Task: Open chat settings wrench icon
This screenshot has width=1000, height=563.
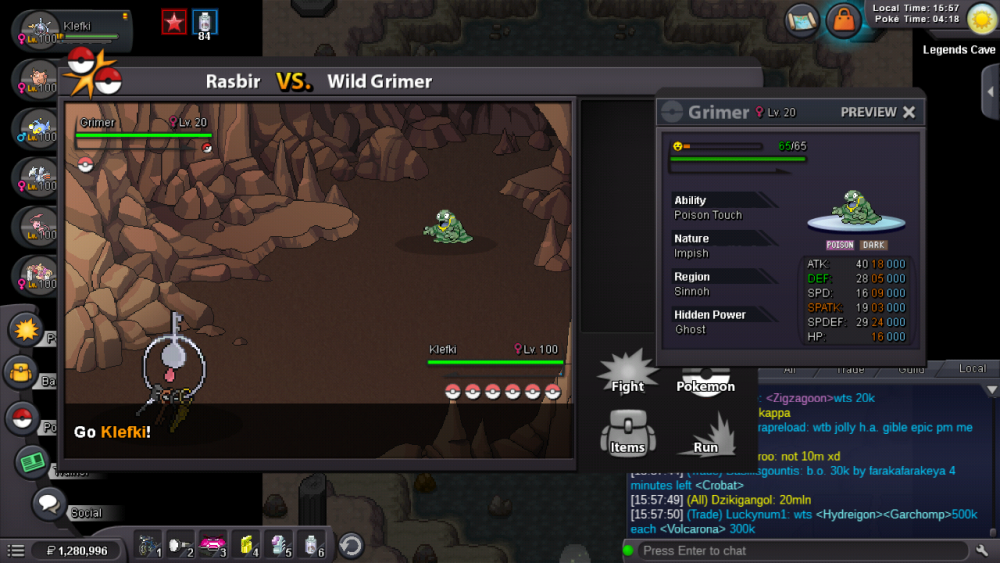Action: click(x=982, y=550)
